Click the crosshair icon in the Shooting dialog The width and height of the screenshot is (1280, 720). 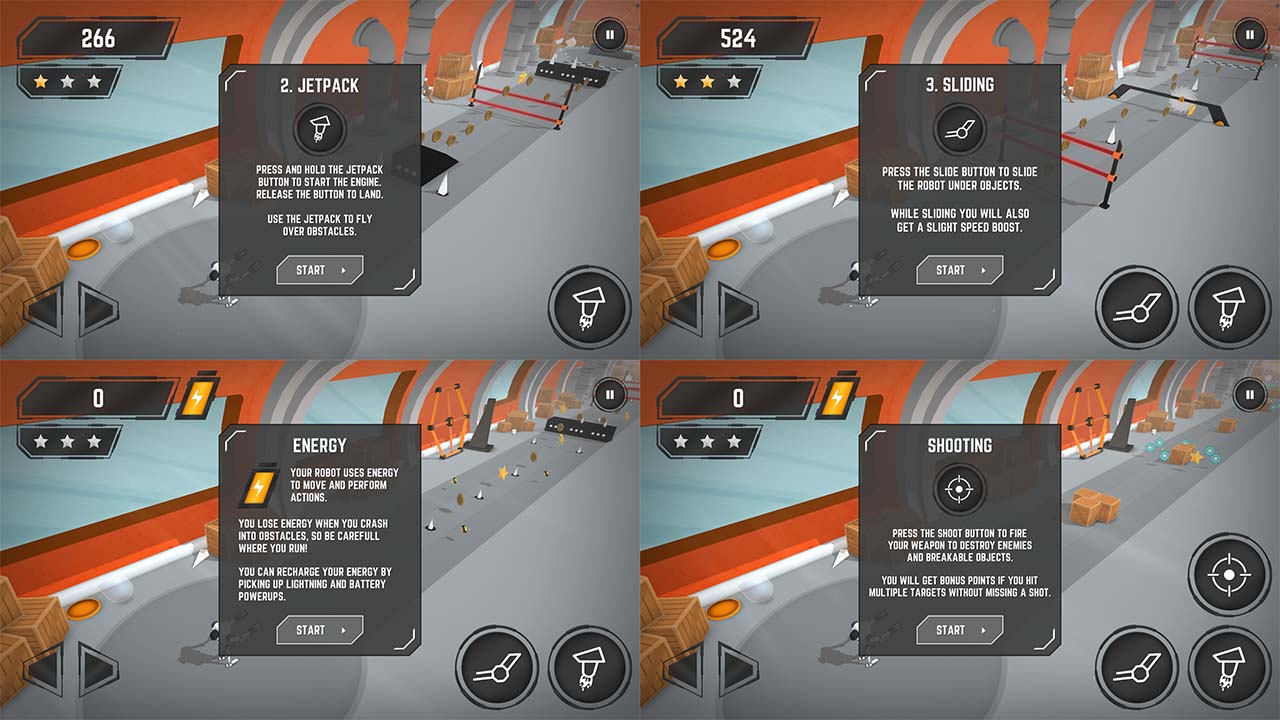(x=959, y=488)
